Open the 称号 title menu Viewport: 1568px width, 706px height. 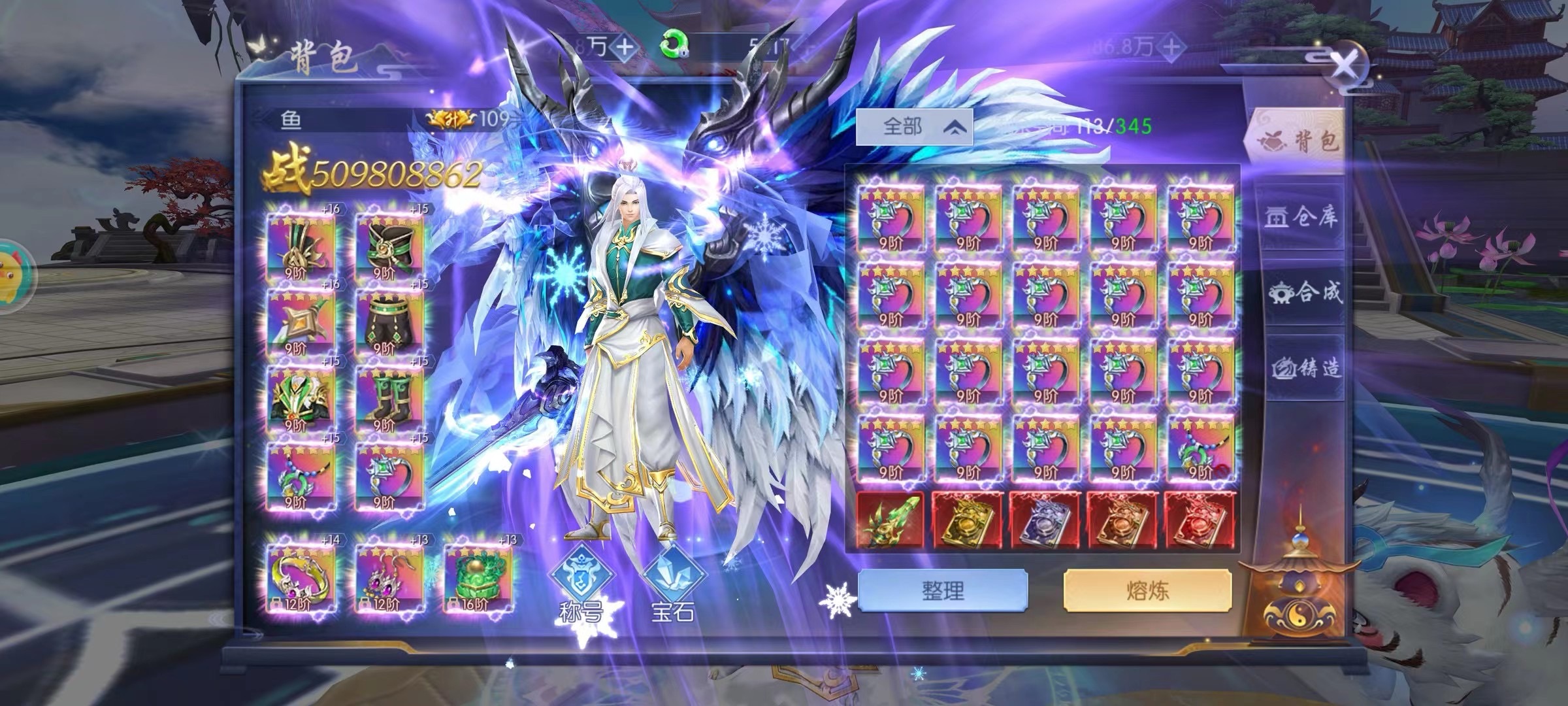tap(581, 584)
